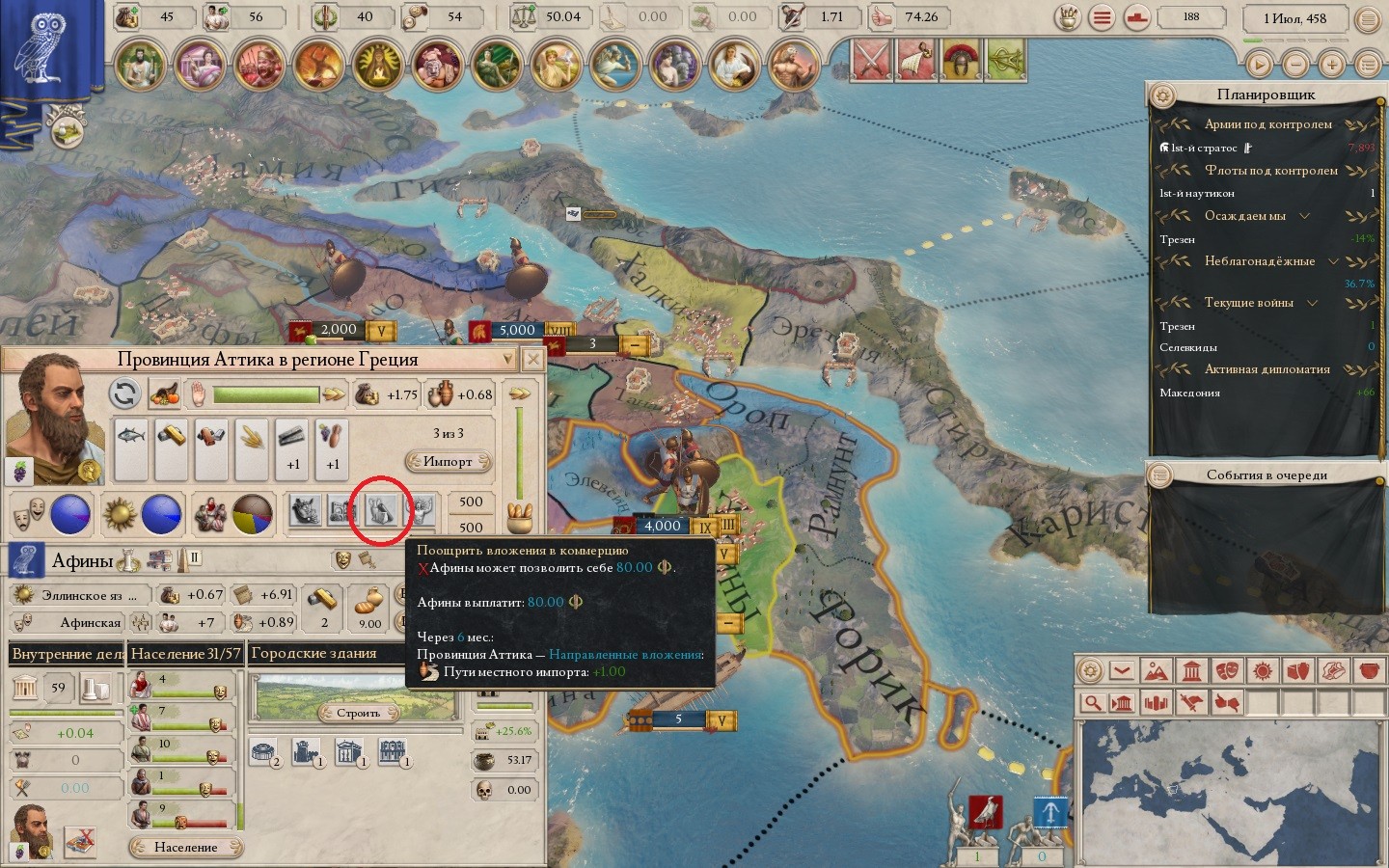Open the Импорт trade button
This screenshot has width=1389, height=868.
448,462
